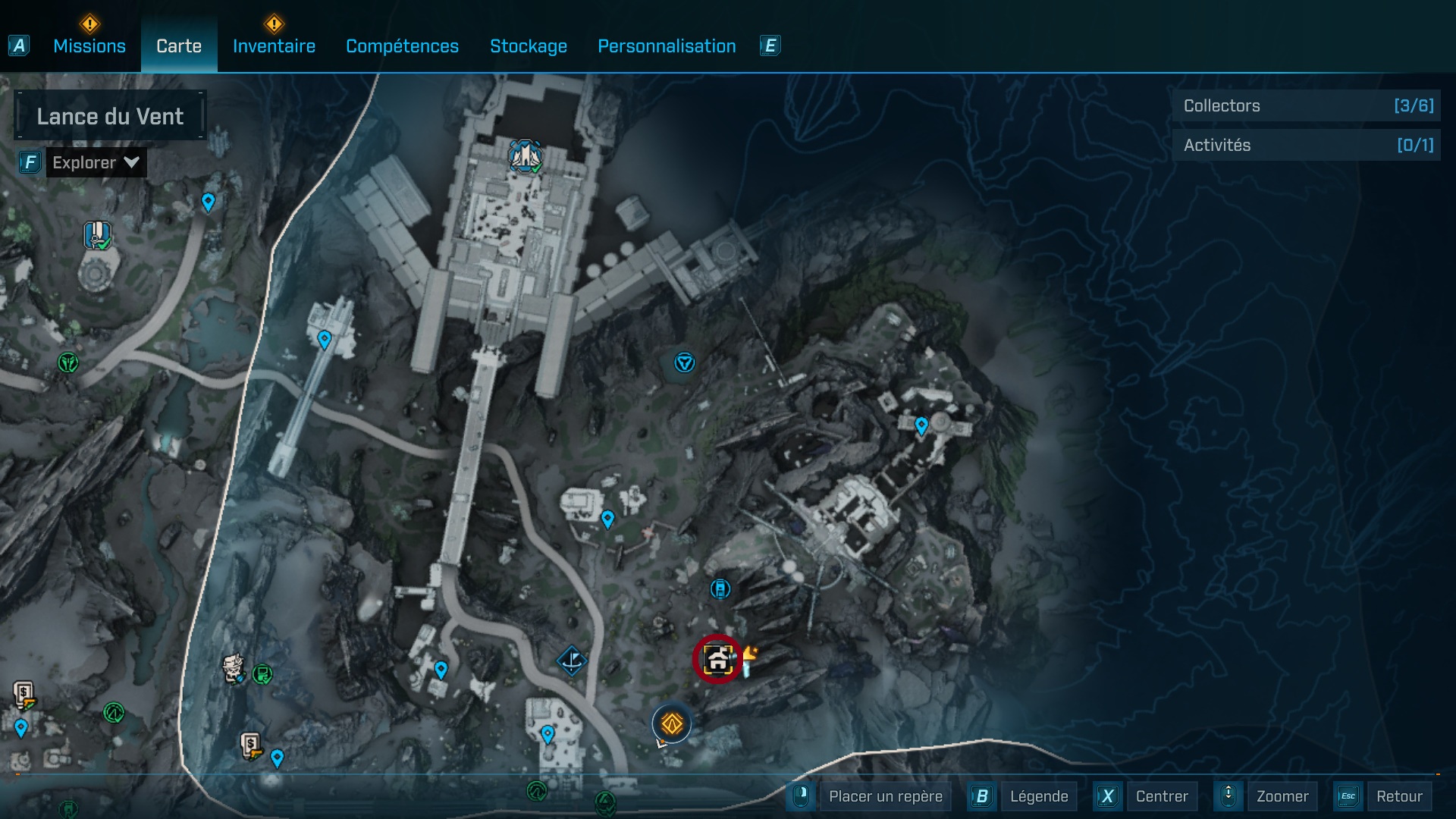Open the cash machine icon near bottom left
This screenshot has width=1456, height=819.
22,695
